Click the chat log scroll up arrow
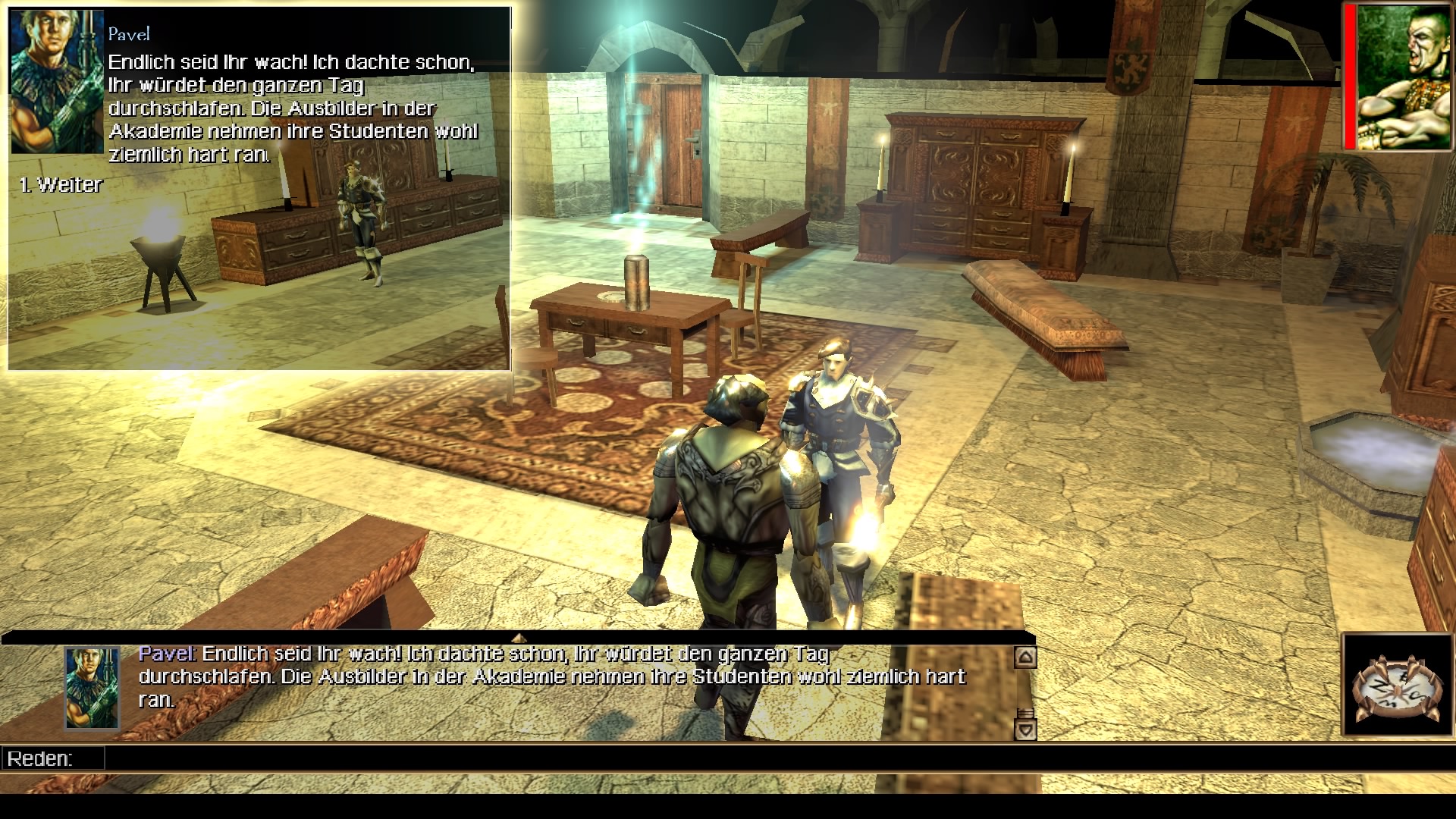 point(1025,657)
